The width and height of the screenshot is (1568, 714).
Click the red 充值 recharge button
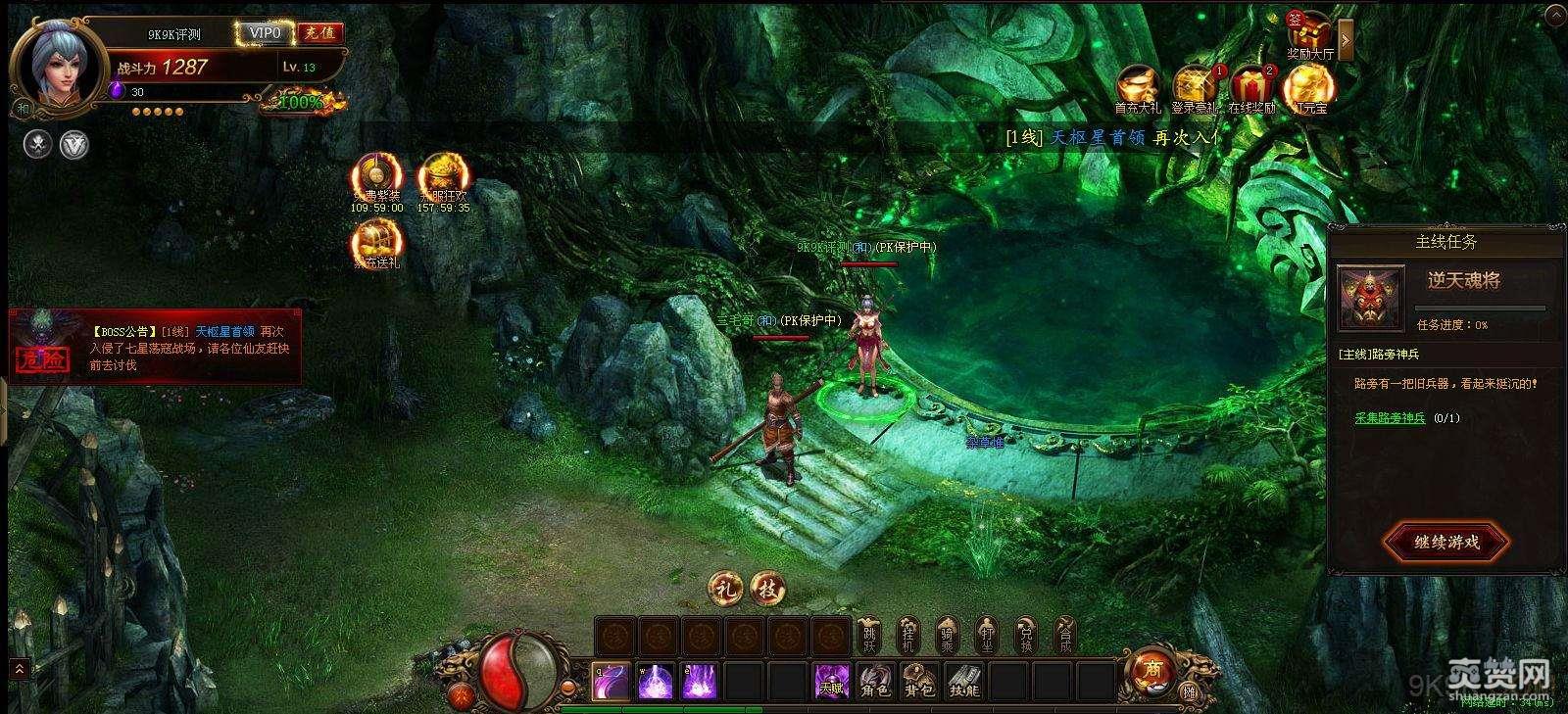point(319,33)
